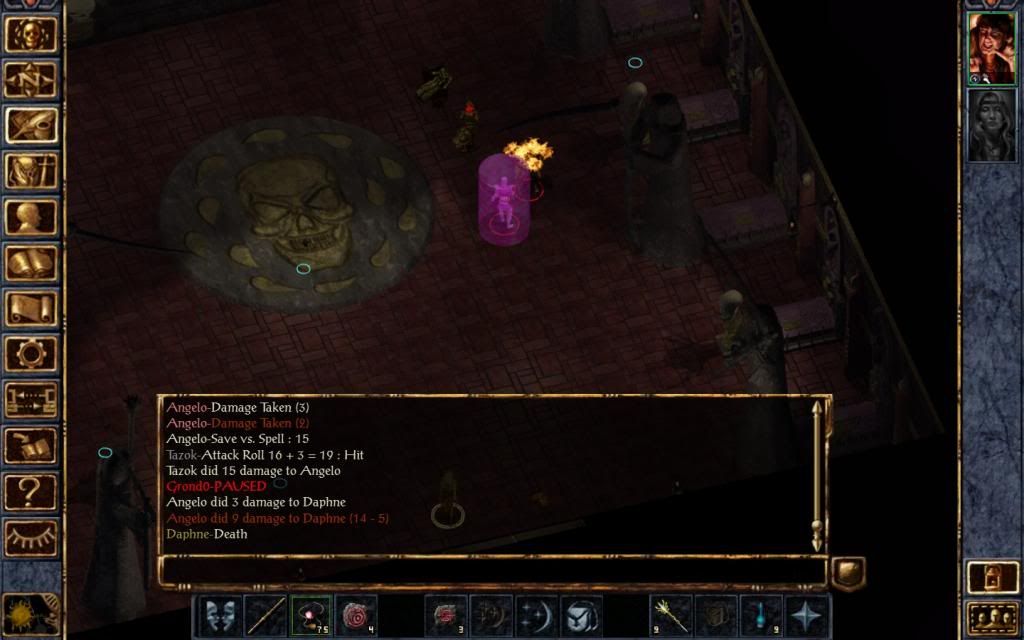Open the character record with the head icon
The image size is (1024, 640).
coord(31,217)
